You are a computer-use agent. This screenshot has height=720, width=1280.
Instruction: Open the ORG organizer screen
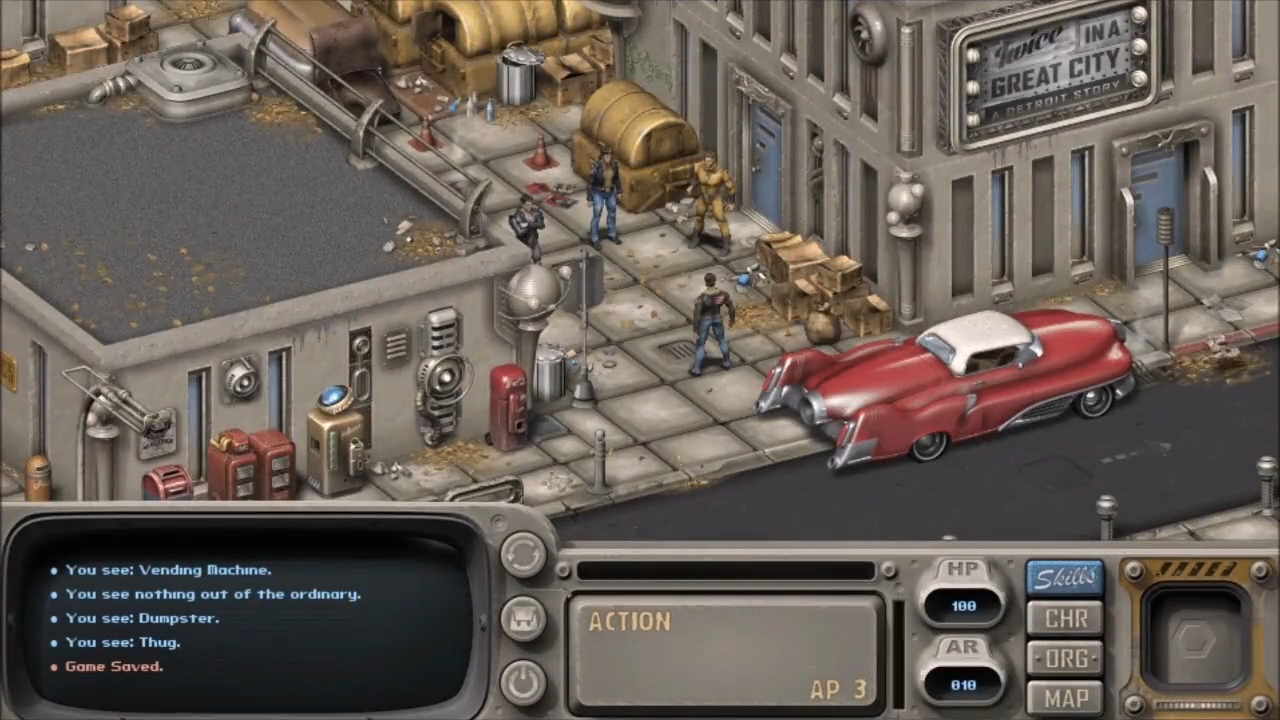pos(1065,659)
